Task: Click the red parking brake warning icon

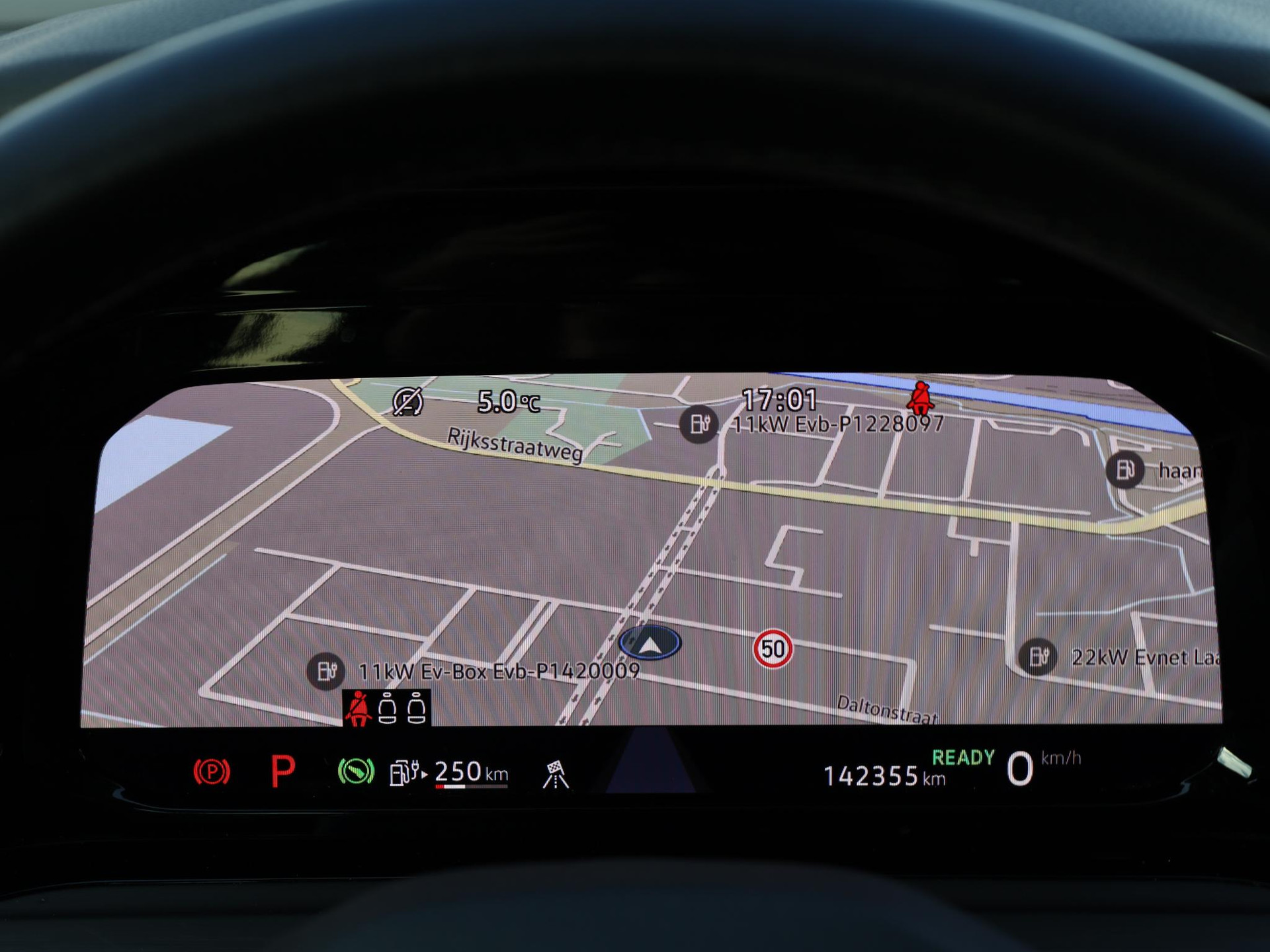Action: [212, 772]
